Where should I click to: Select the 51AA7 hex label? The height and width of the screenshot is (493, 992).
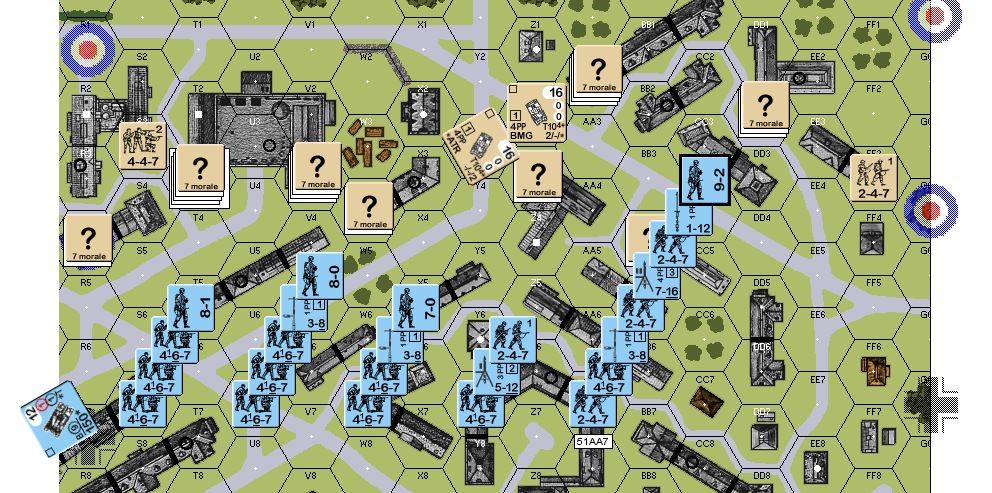click(x=595, y=440)
